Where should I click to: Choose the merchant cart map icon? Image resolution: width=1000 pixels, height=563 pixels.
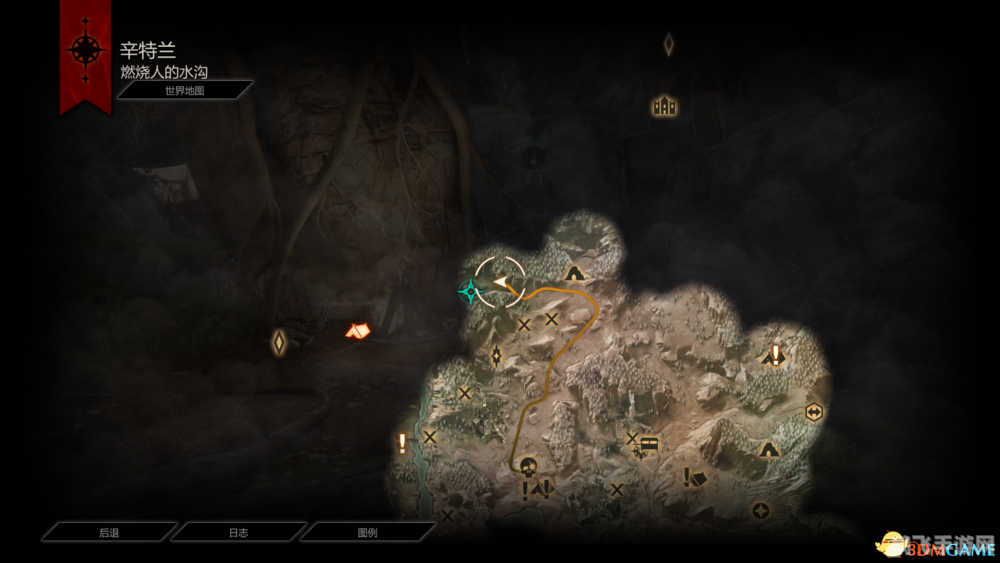[650, 444]
